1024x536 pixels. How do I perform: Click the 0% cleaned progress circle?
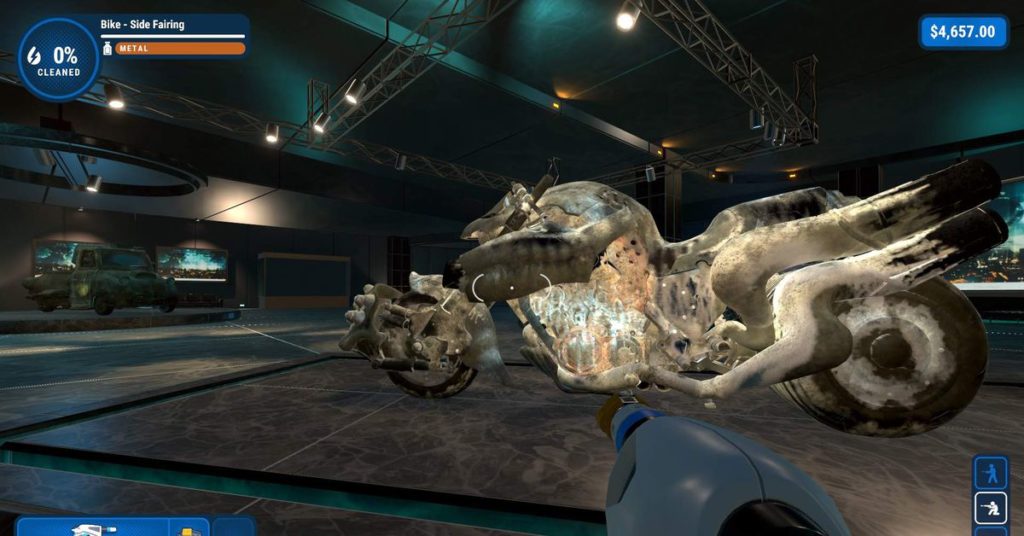[58, 59]
